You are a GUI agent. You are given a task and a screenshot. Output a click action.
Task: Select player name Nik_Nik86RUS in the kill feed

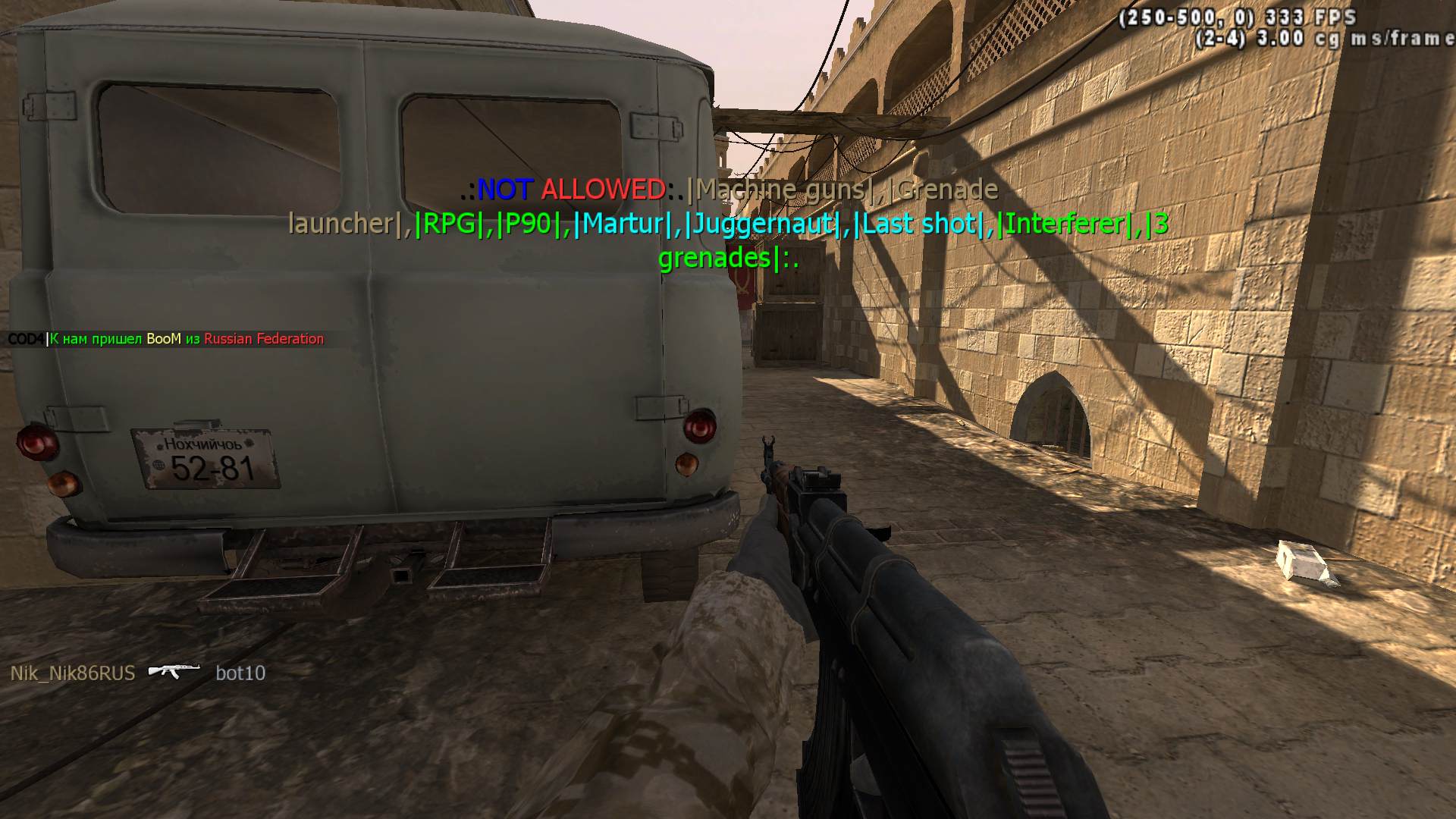(x=73, y=673)
